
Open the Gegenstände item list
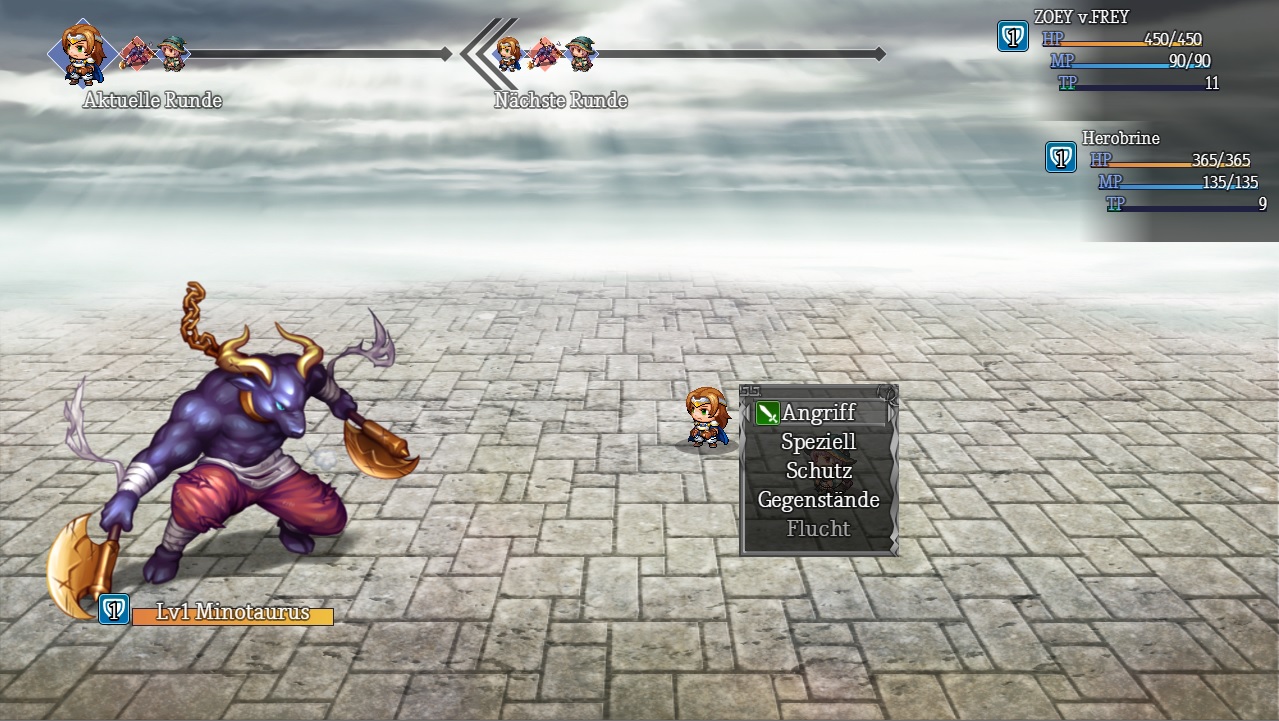819,499
